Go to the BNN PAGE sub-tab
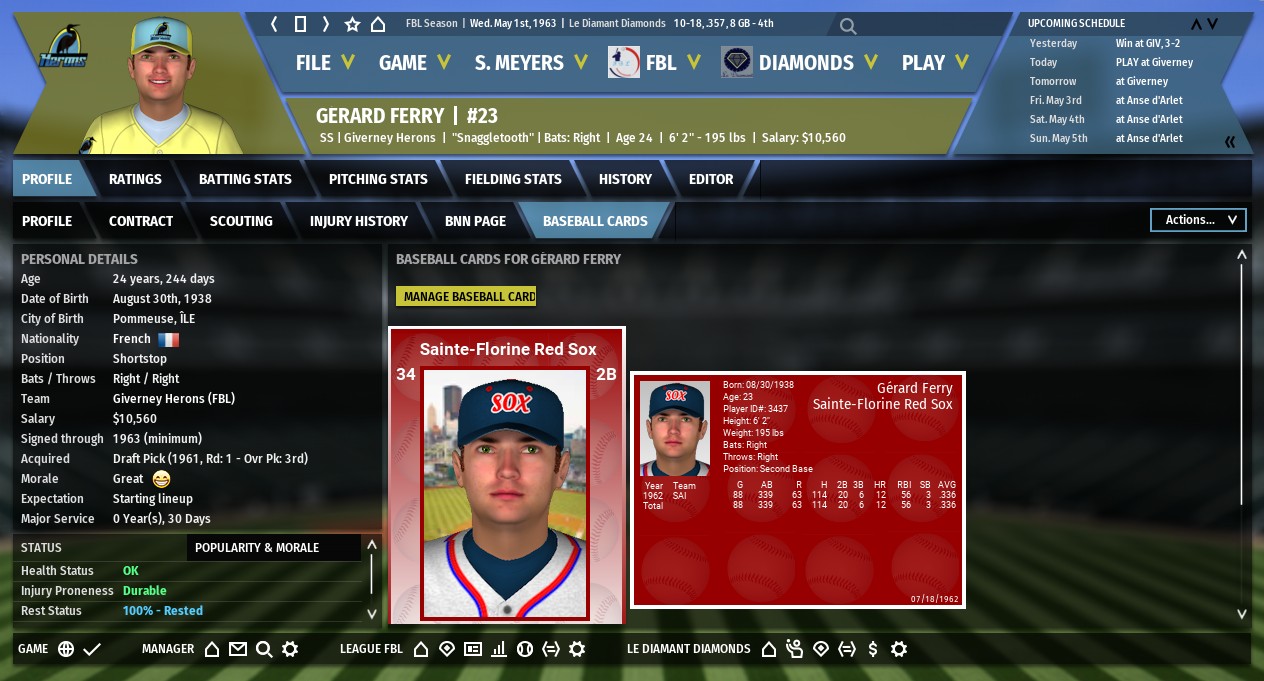 point(475,221)
